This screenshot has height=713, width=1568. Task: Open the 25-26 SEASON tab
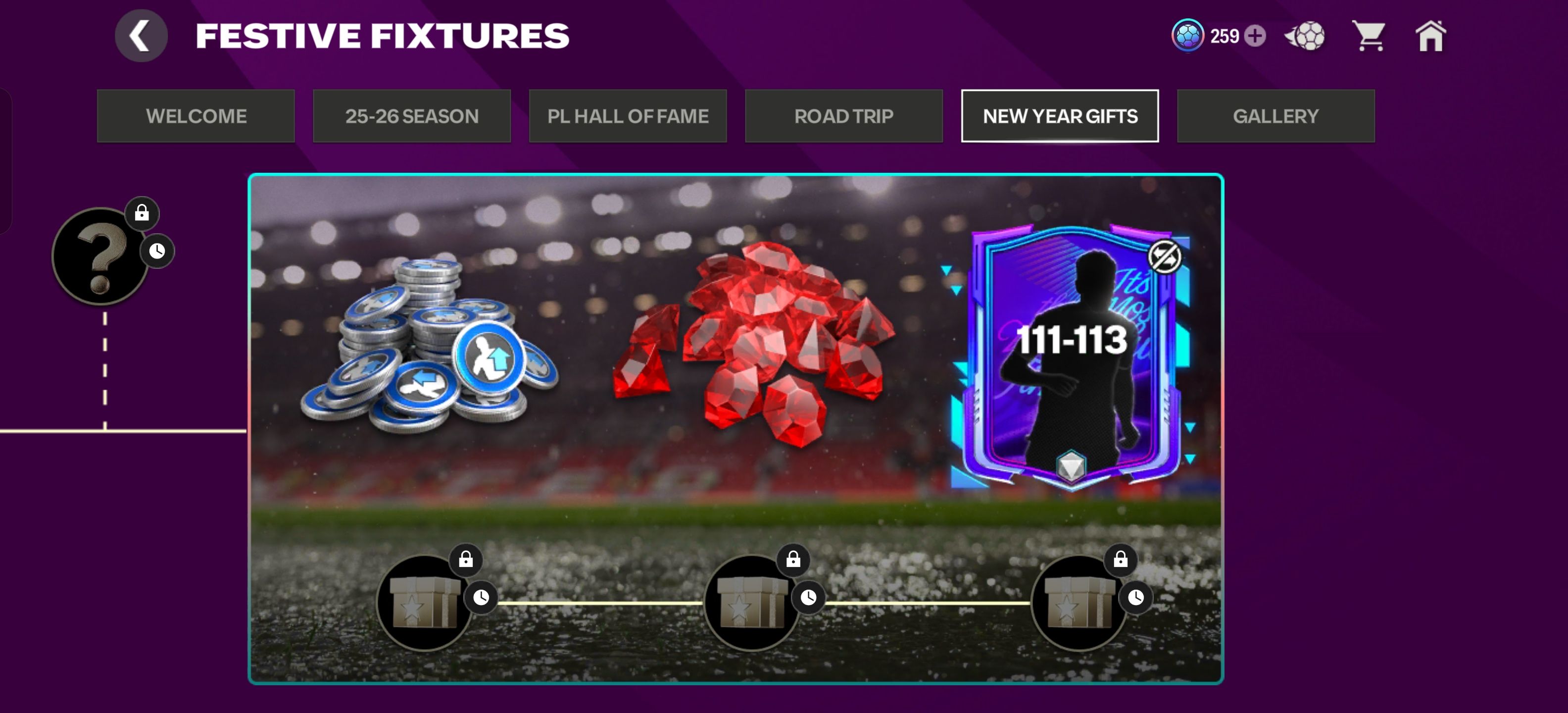412,116
